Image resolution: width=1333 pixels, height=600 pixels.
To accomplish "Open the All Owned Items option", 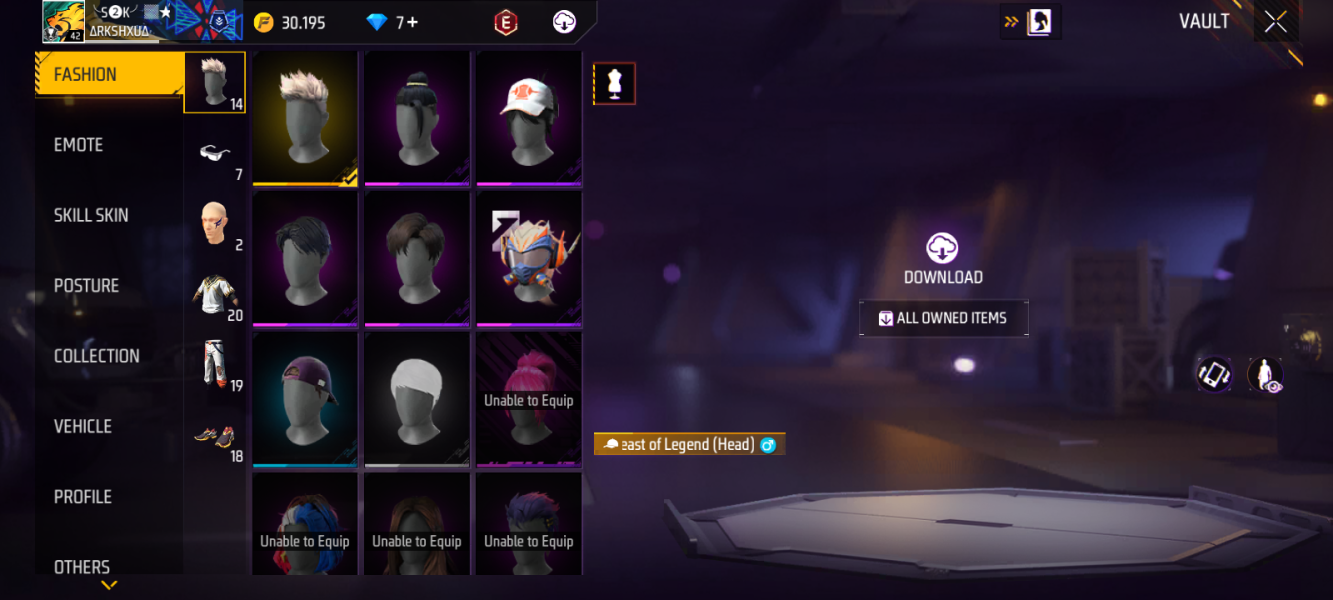I will [x=943, y=318].
